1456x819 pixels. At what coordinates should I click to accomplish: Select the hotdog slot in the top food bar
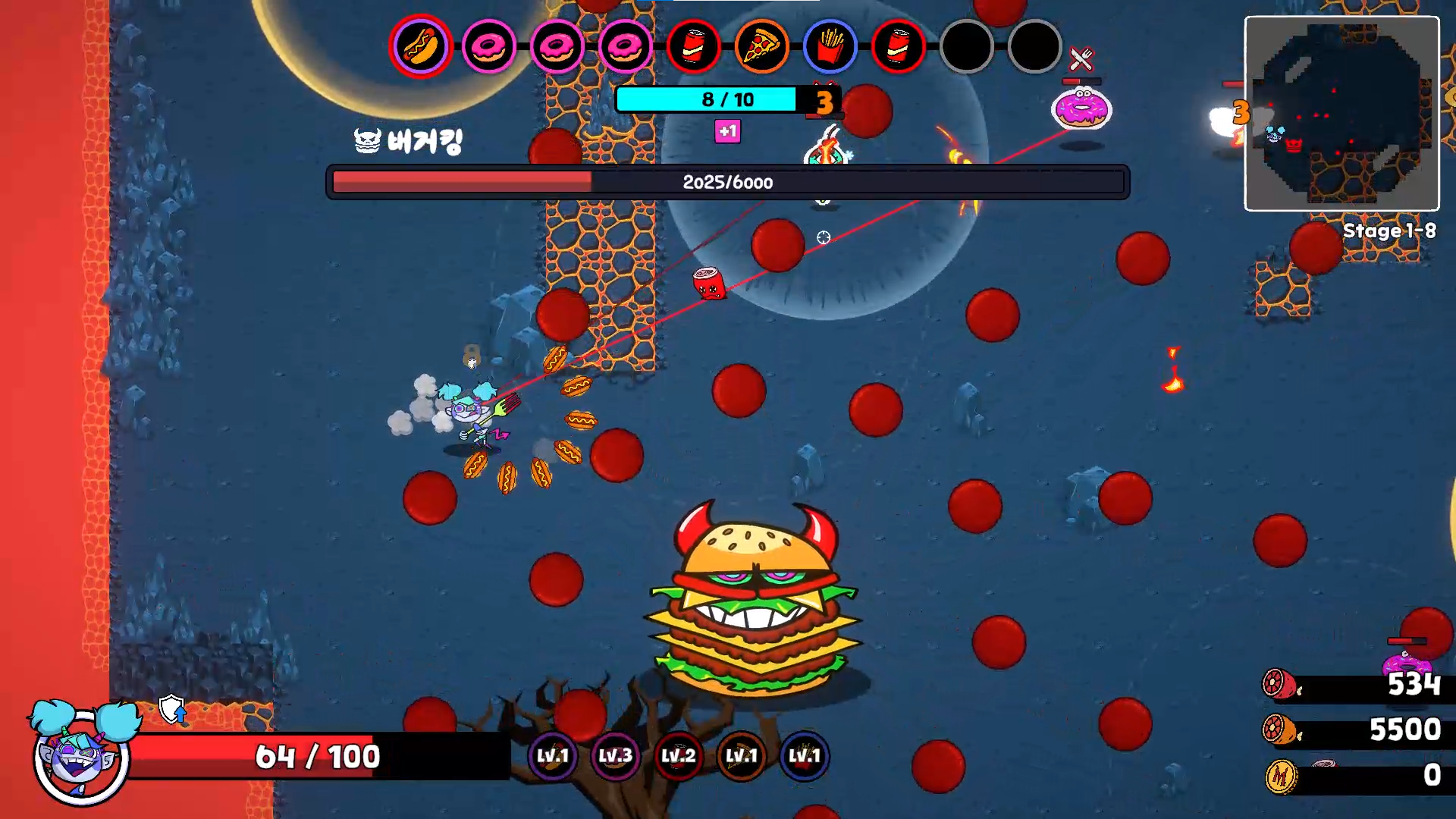[421, 46]
